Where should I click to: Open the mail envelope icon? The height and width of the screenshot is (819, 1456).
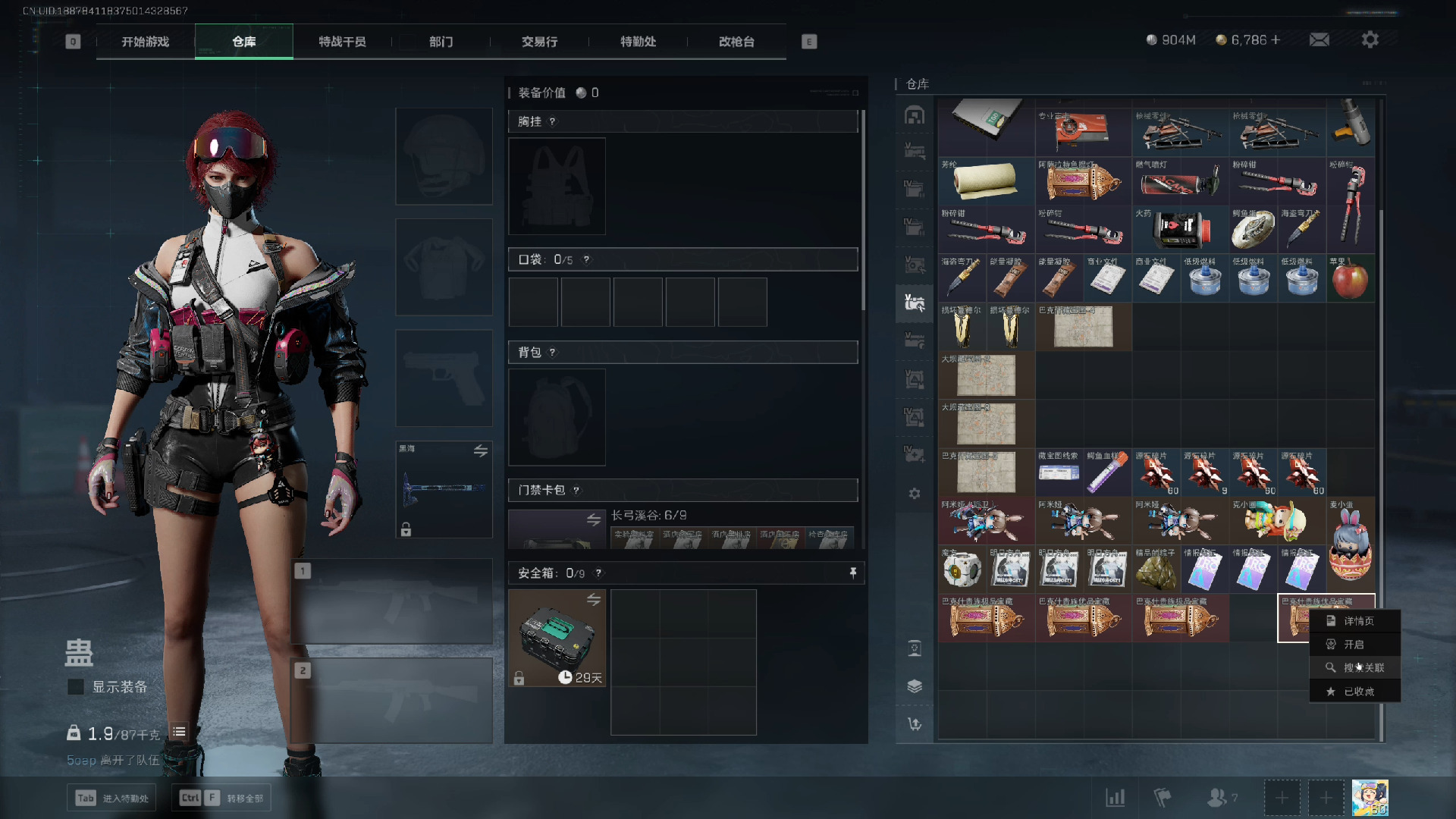pos(1319,39)
